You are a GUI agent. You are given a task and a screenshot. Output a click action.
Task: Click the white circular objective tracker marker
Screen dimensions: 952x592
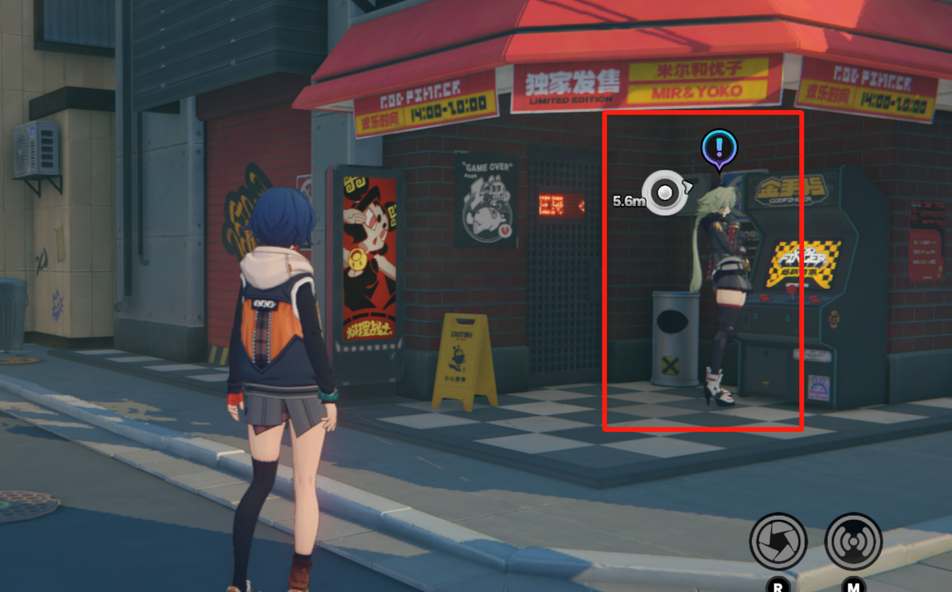coord(663,192)
